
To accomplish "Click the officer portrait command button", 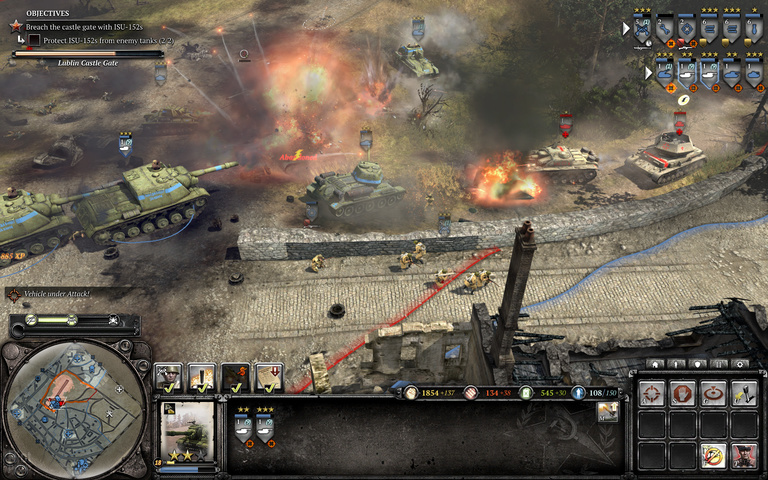I will pyautogui.click(x=743, y=454).
